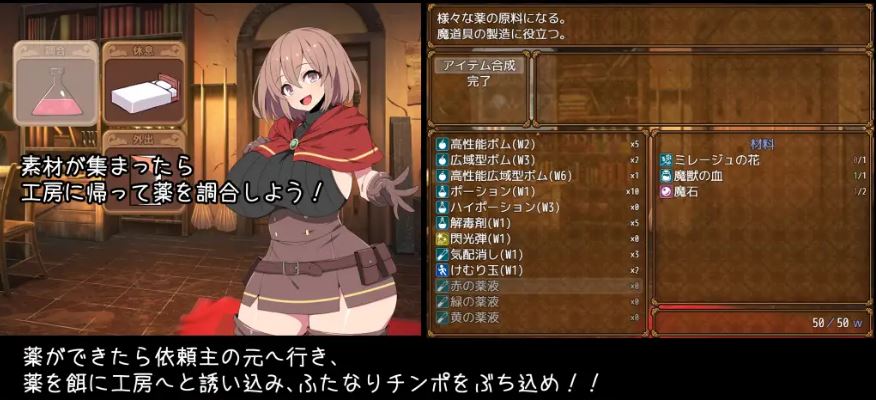Select the 魔獣の血 material row
This screenshot has height=400, width=878.
pyautogui.click(x=762, y=175)
